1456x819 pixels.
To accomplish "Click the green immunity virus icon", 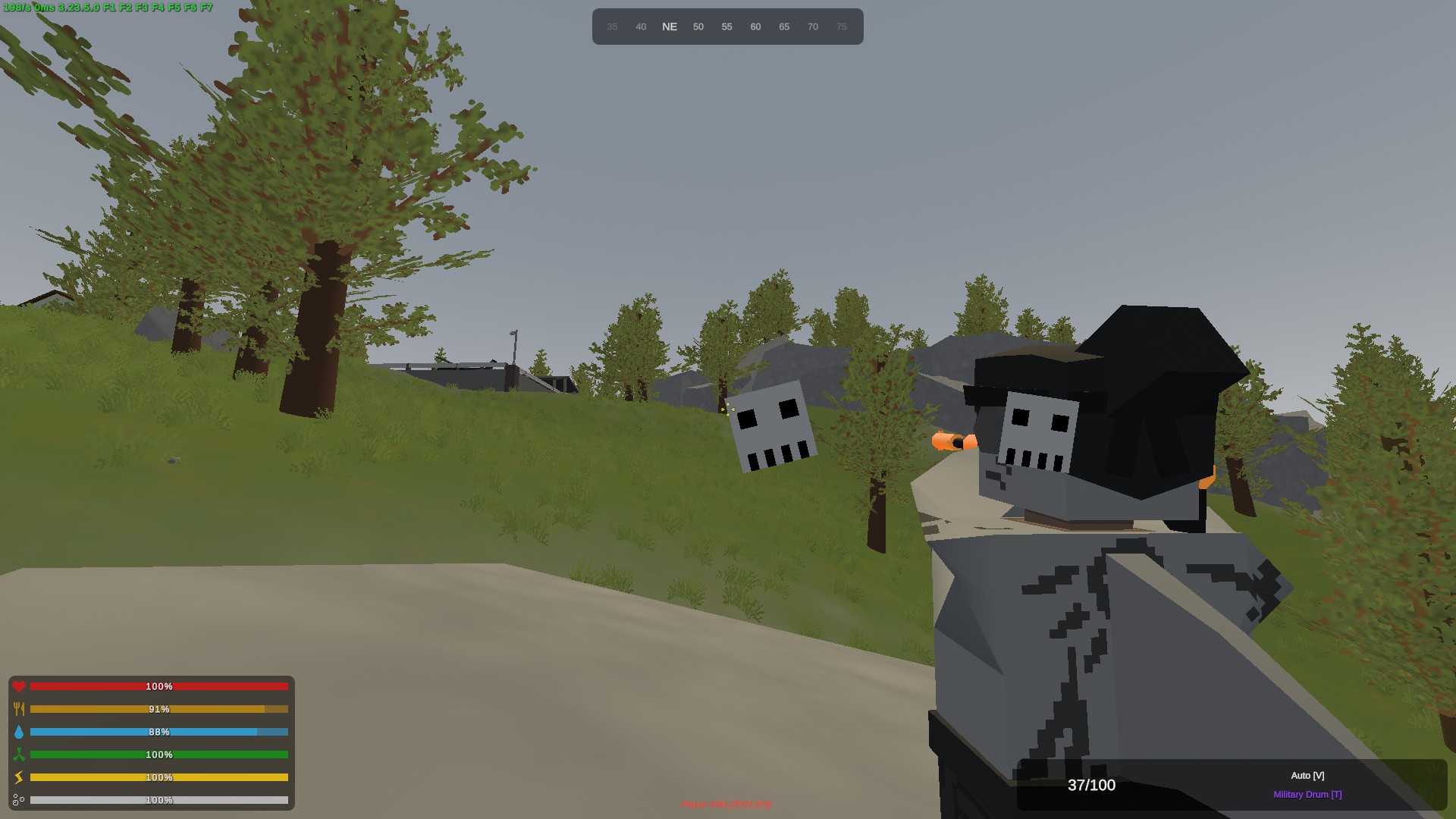I will (x=19, y=755).
